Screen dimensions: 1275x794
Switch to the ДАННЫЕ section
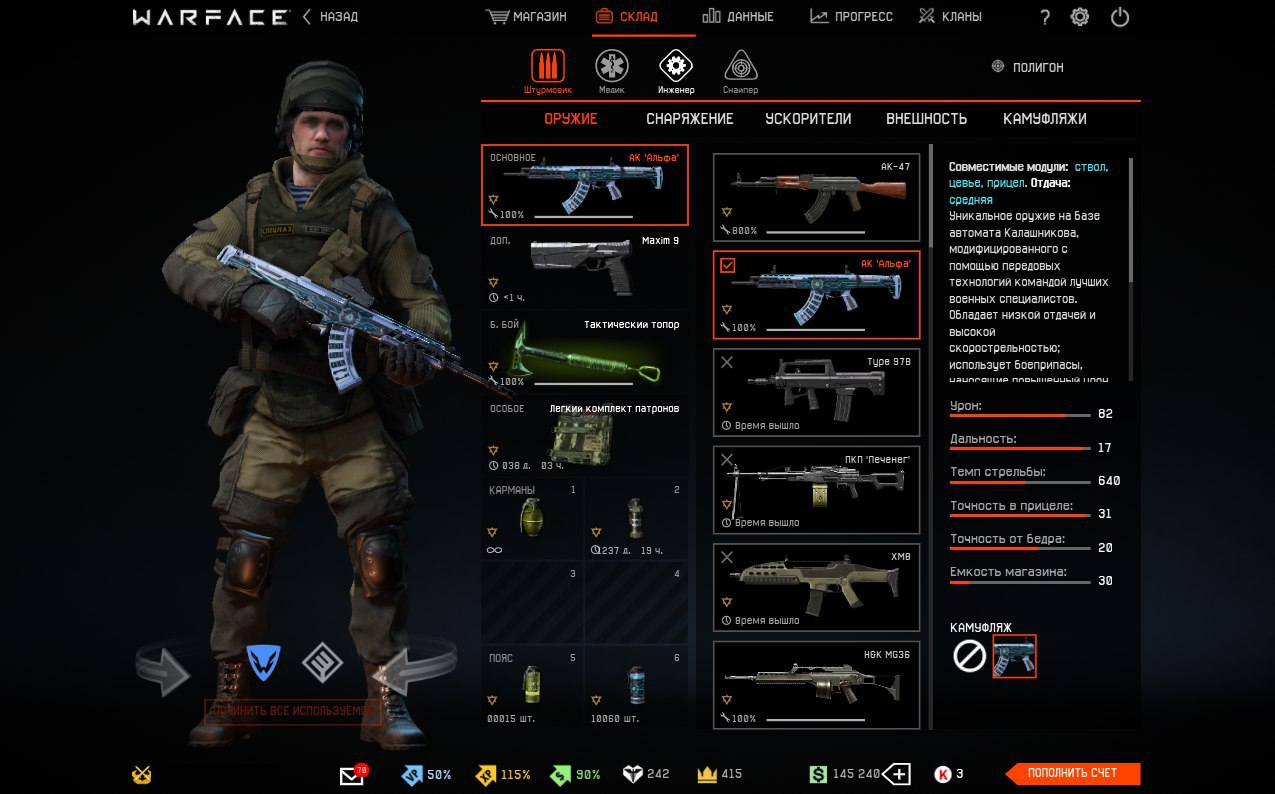click(737, 17)
